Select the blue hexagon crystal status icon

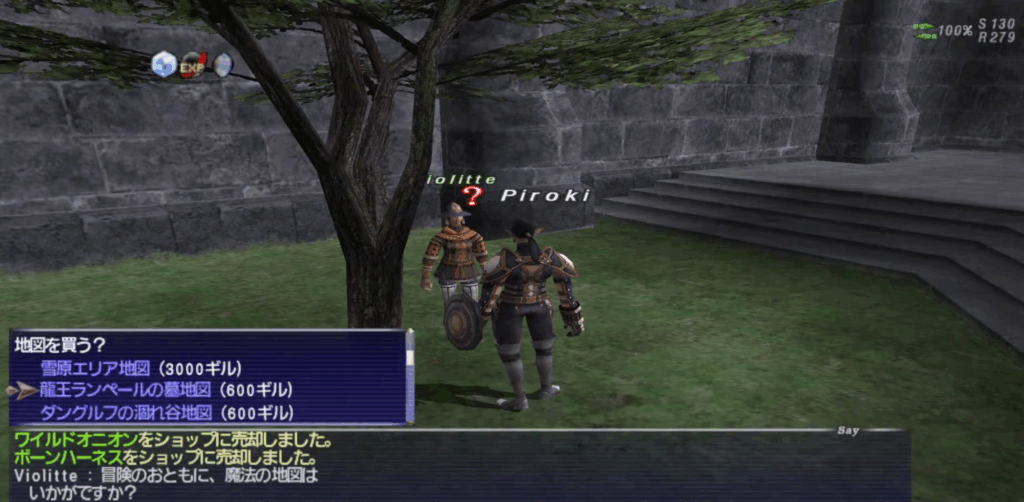pos(162,65)
